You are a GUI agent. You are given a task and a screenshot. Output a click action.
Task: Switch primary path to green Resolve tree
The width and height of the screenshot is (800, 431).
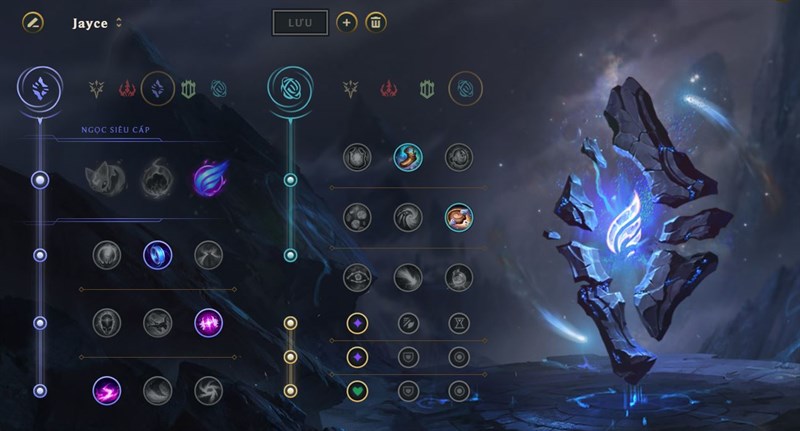click(x=187, y=89)
